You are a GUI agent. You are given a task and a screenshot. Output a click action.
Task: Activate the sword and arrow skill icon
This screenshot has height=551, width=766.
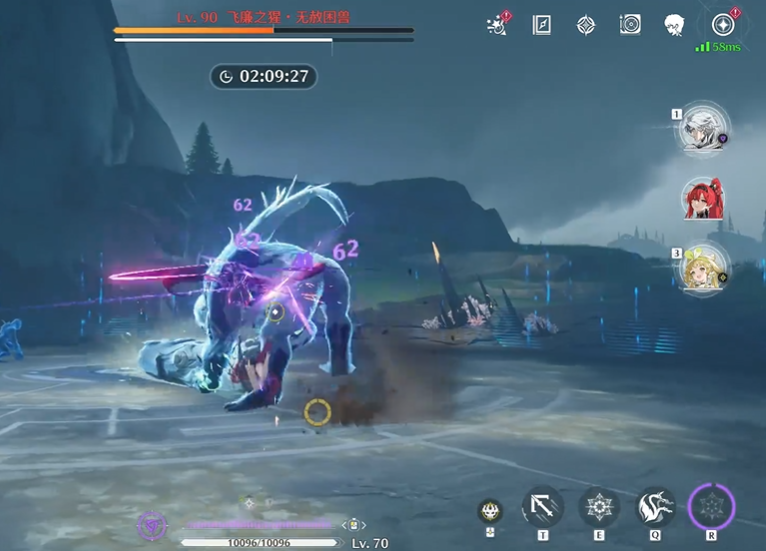point(543,507)
